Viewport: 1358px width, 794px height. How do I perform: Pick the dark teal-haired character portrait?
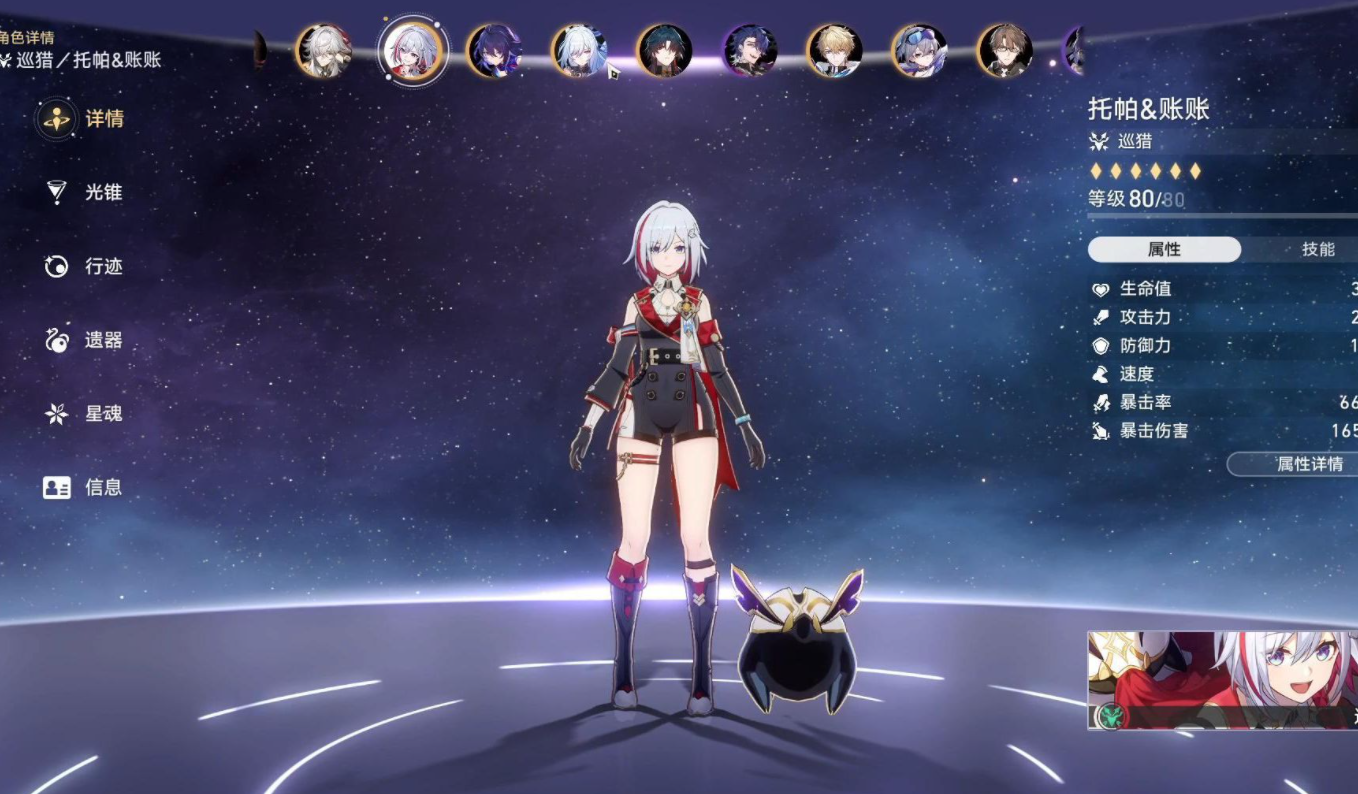pos(664,51)
